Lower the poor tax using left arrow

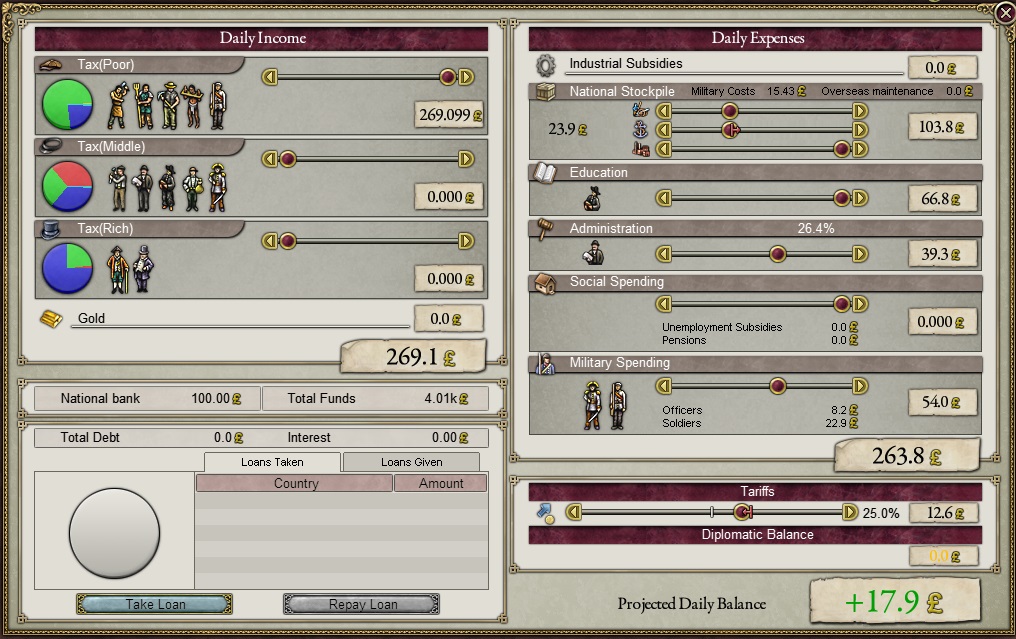pyautogui.click(x=269, y=77)
